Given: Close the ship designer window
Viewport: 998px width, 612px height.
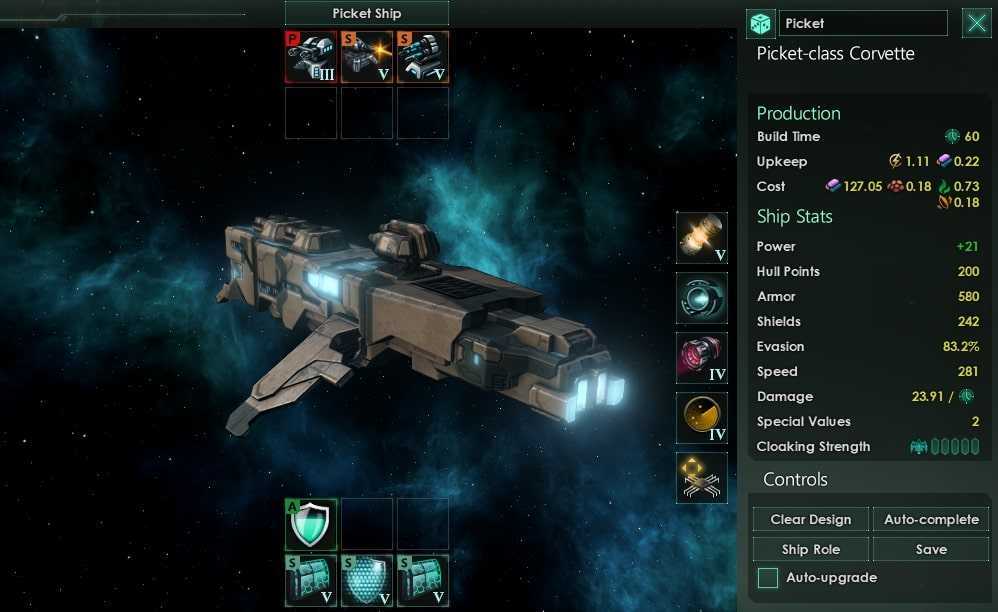Looking at the screenshot, I should tap(976, 23).
